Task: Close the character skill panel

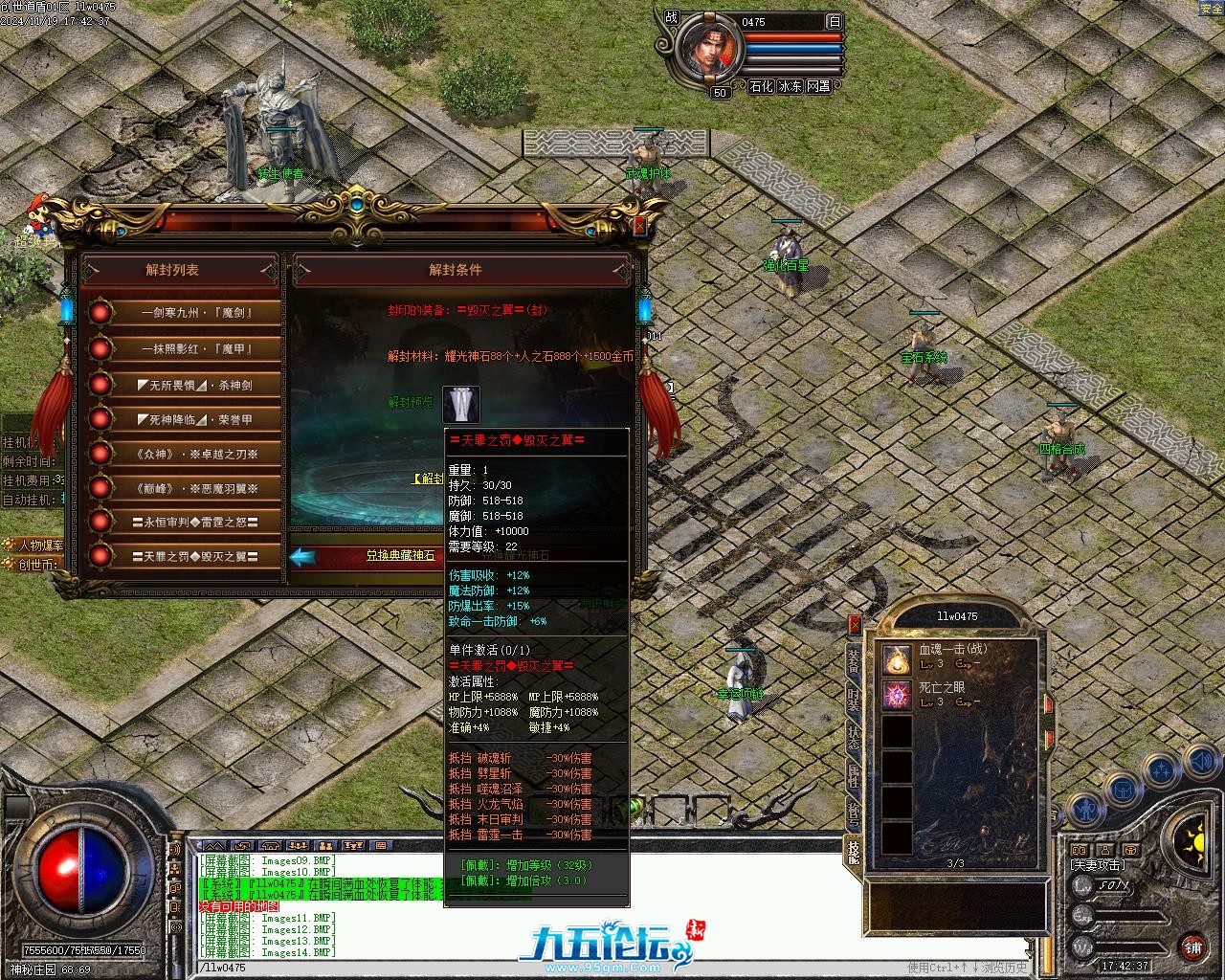Action: (855, 625)
